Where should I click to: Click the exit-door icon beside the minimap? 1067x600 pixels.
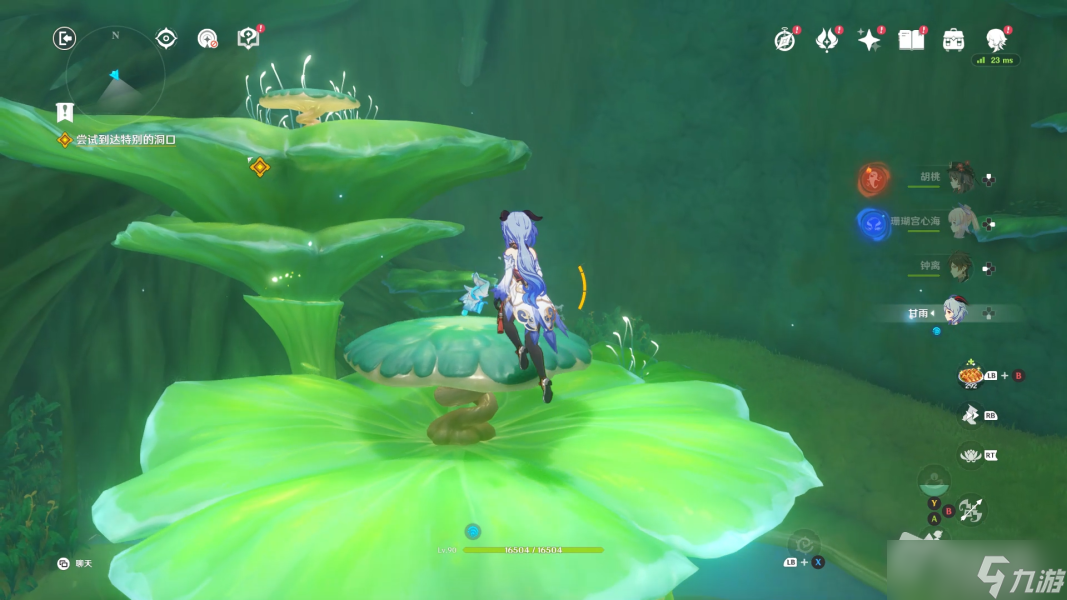(64, 39)
